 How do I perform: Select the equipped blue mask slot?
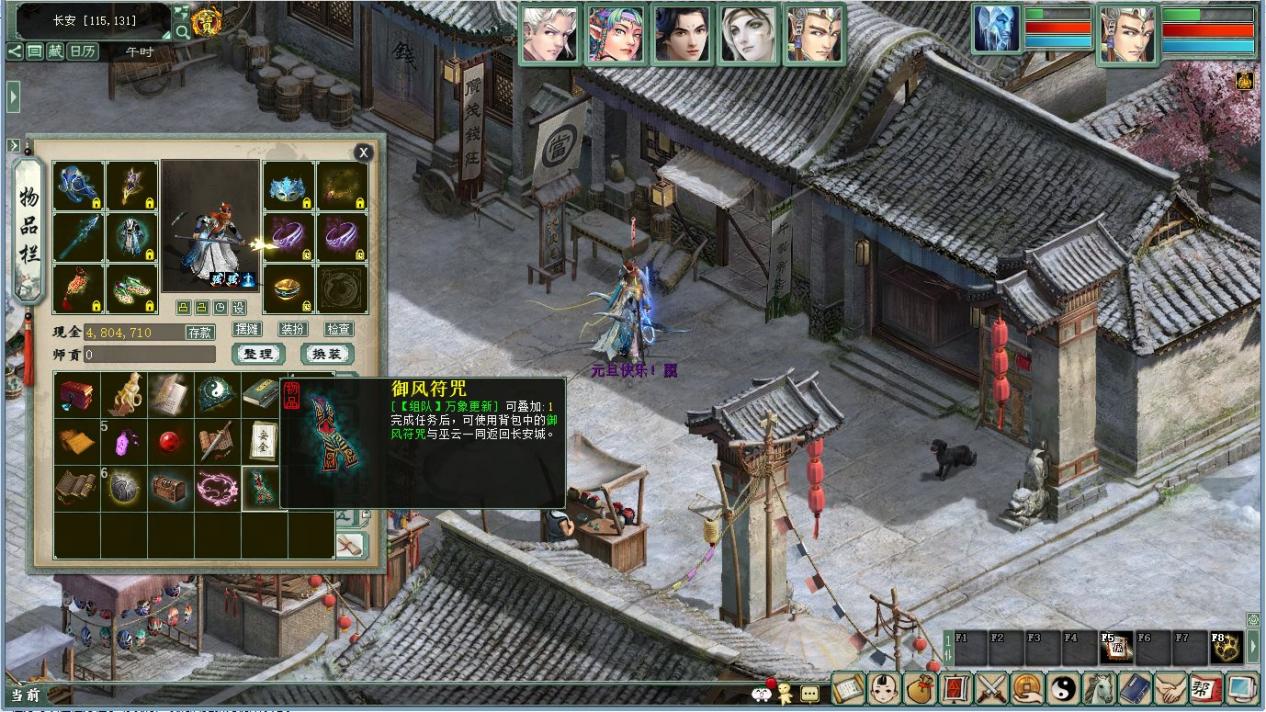(x=288, y=186)
